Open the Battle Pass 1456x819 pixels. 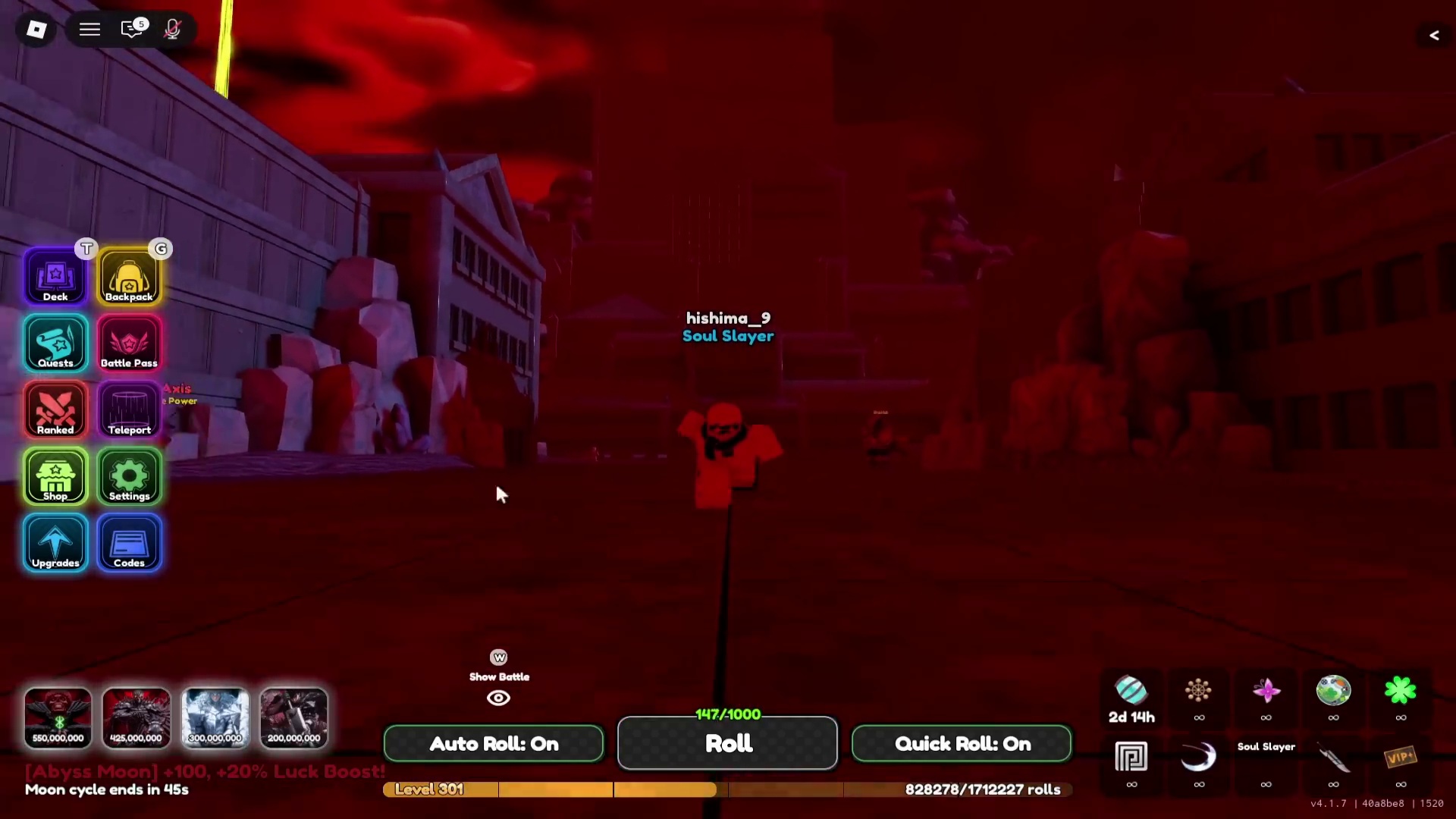pyautogui.click(x=129, y=343)
